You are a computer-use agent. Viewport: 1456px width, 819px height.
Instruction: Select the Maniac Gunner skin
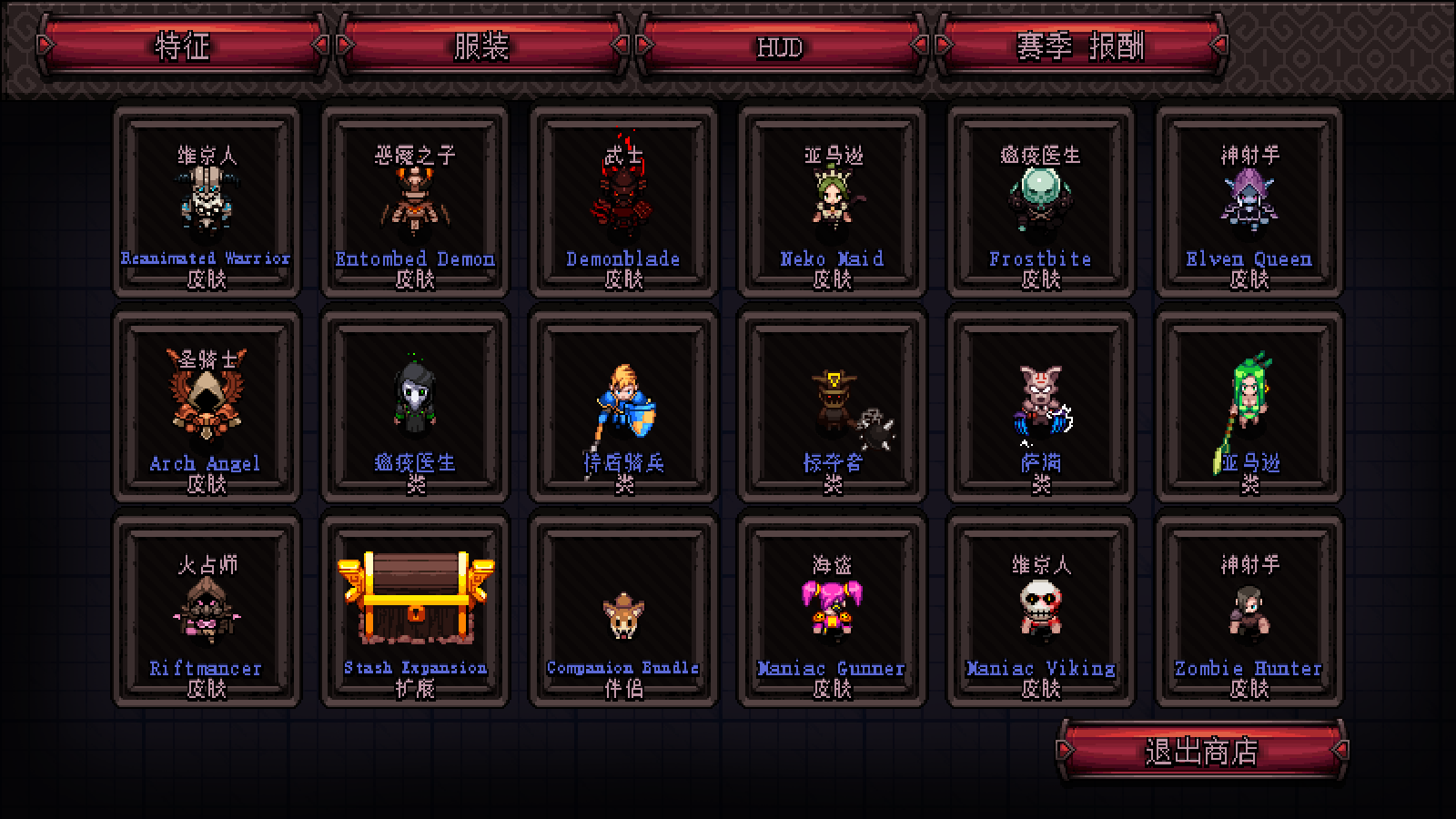click(x=832, y=612)
